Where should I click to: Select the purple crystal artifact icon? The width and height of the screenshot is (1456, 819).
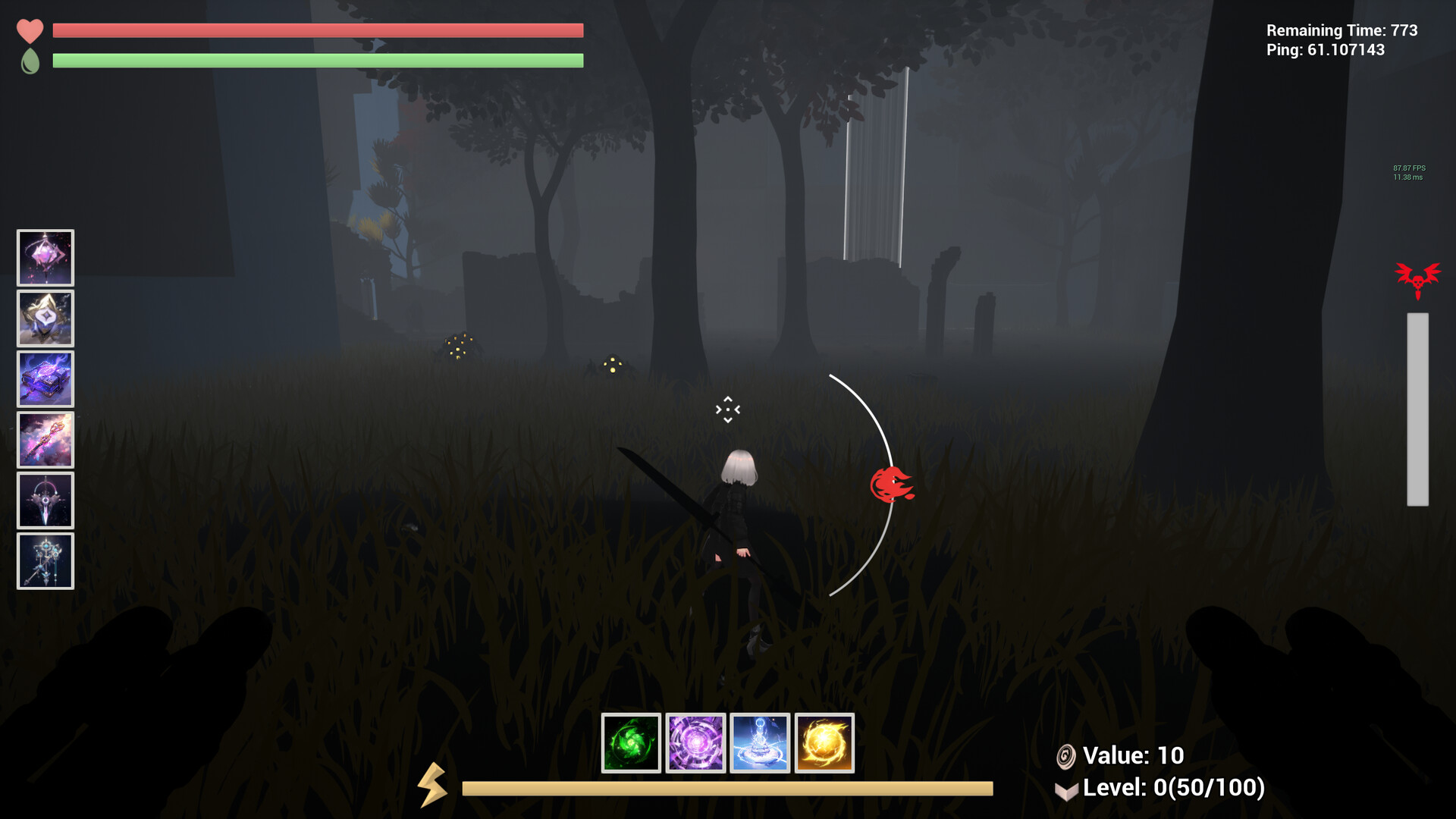coord(45,258)
